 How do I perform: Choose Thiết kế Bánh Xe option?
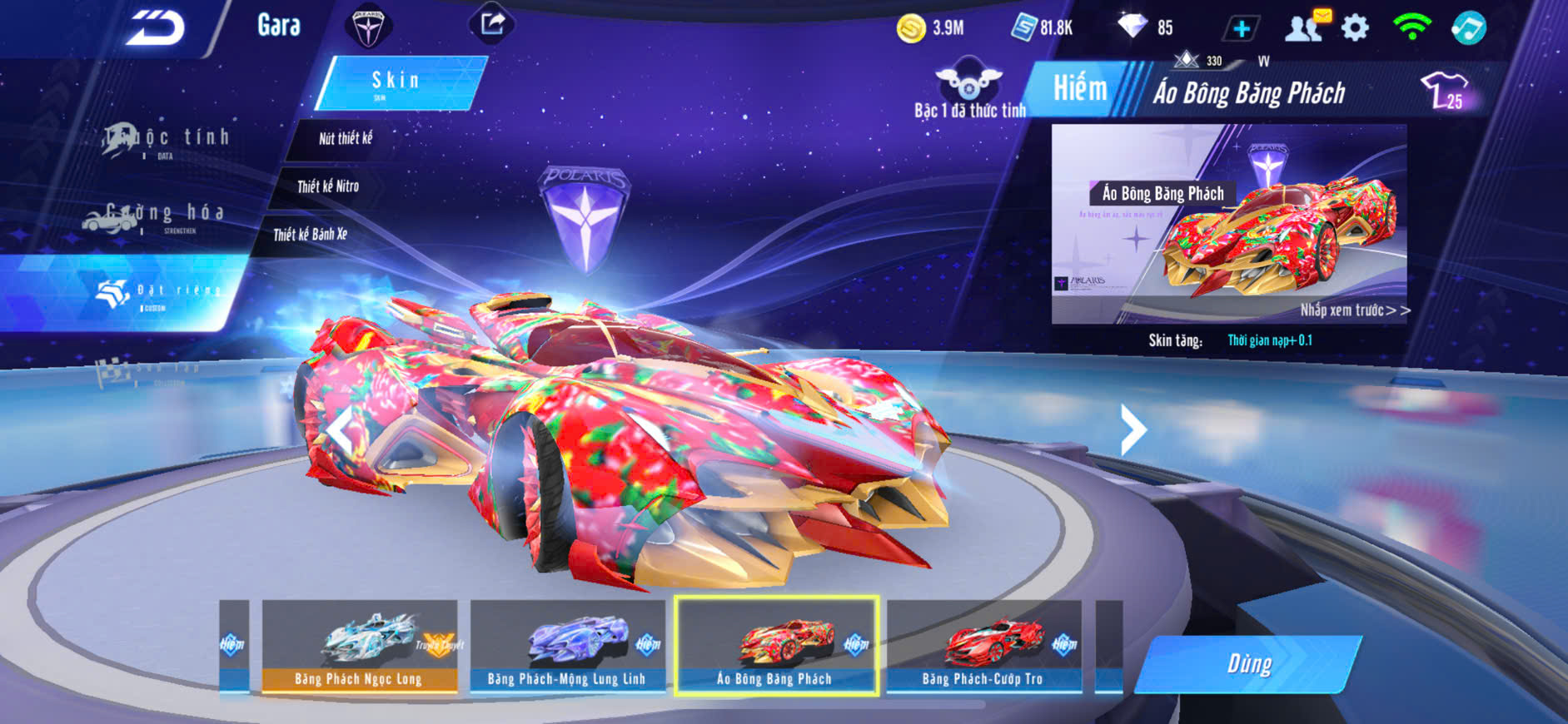(310, 235)
